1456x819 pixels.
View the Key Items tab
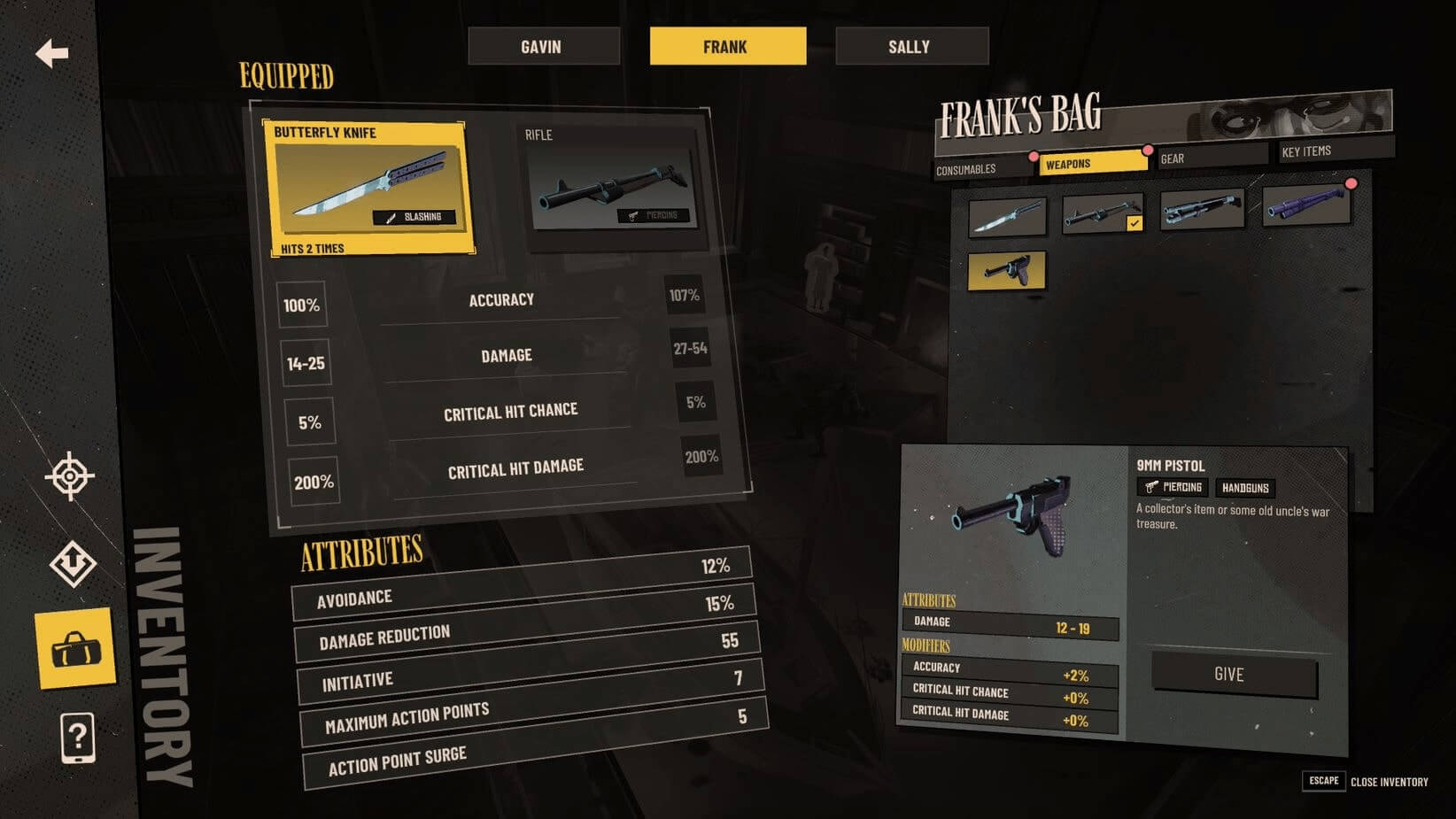tap(1333, 151)
